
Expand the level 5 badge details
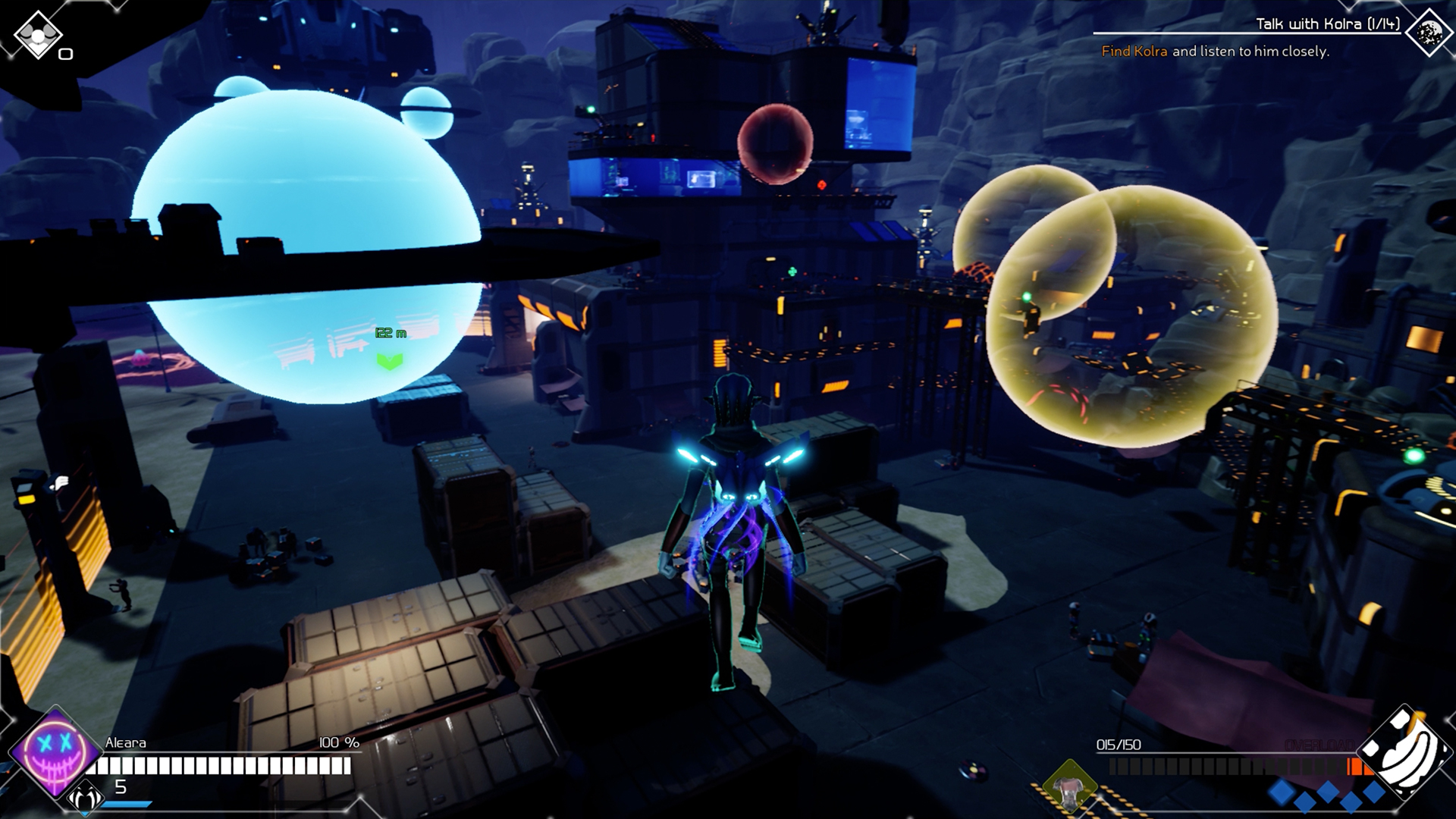tap(120, 787)
